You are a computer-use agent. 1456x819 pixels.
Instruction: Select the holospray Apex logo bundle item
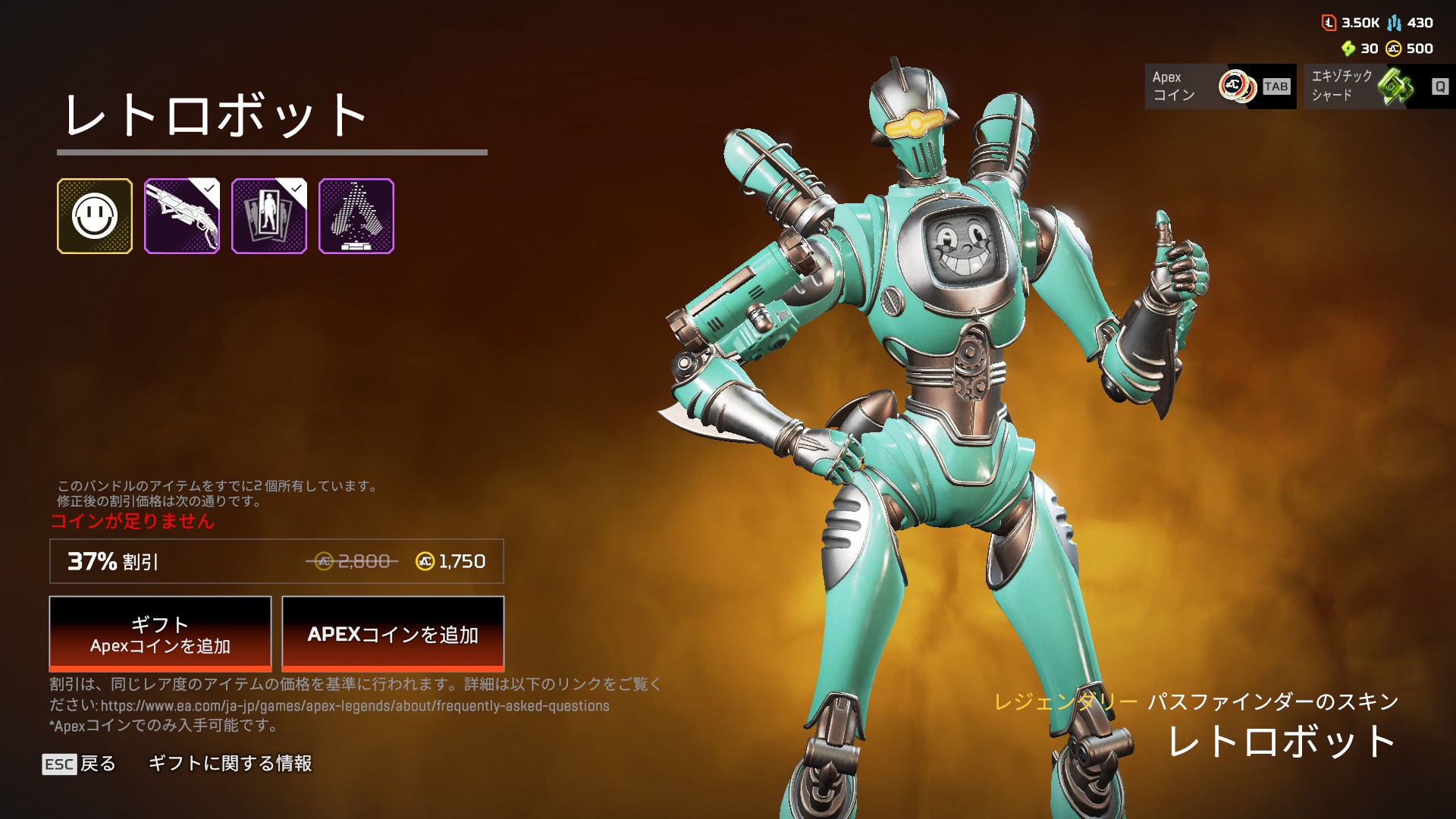coord(356,216)
